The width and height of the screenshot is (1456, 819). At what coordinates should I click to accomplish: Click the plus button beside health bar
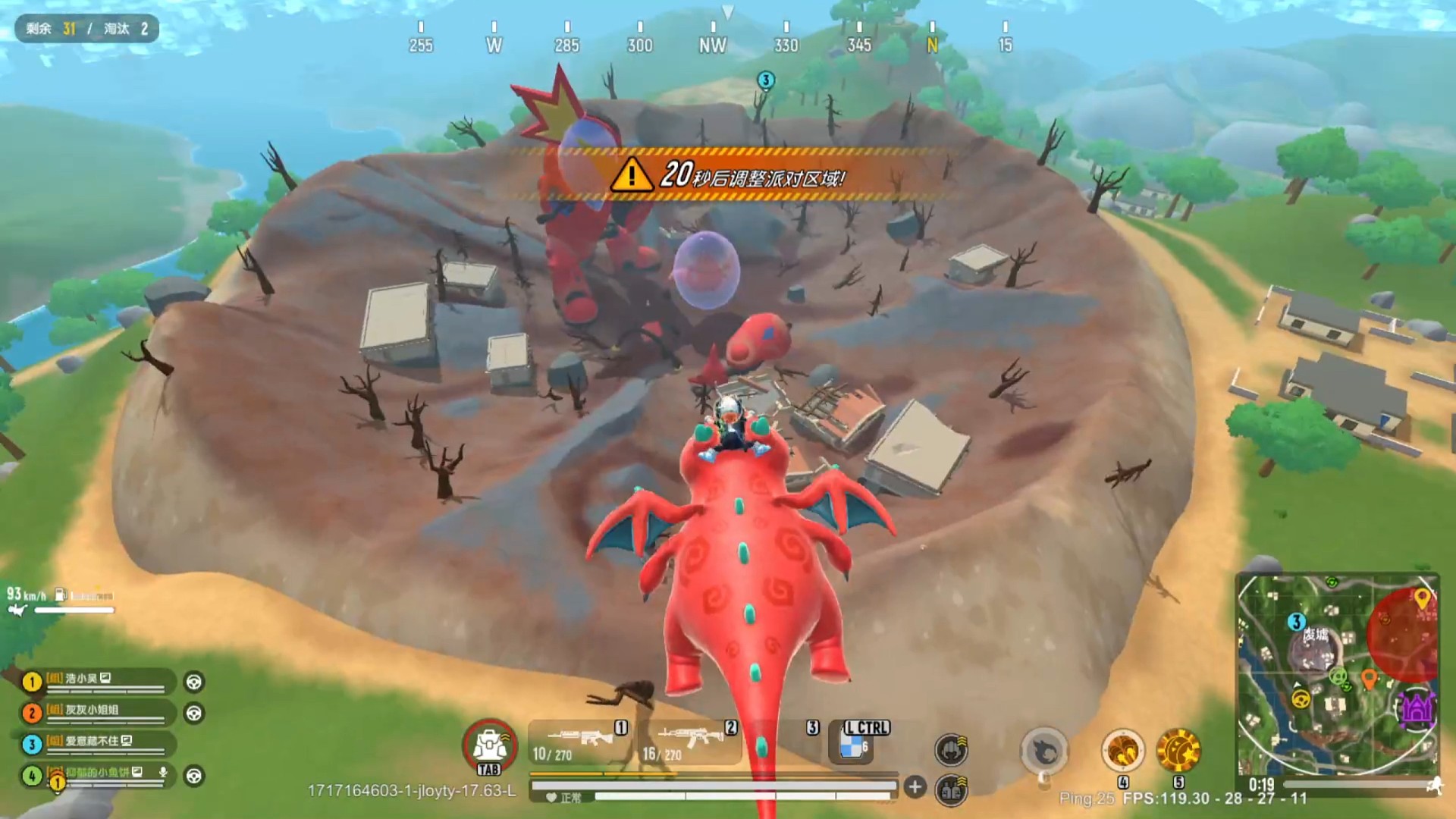coord(915,787)
